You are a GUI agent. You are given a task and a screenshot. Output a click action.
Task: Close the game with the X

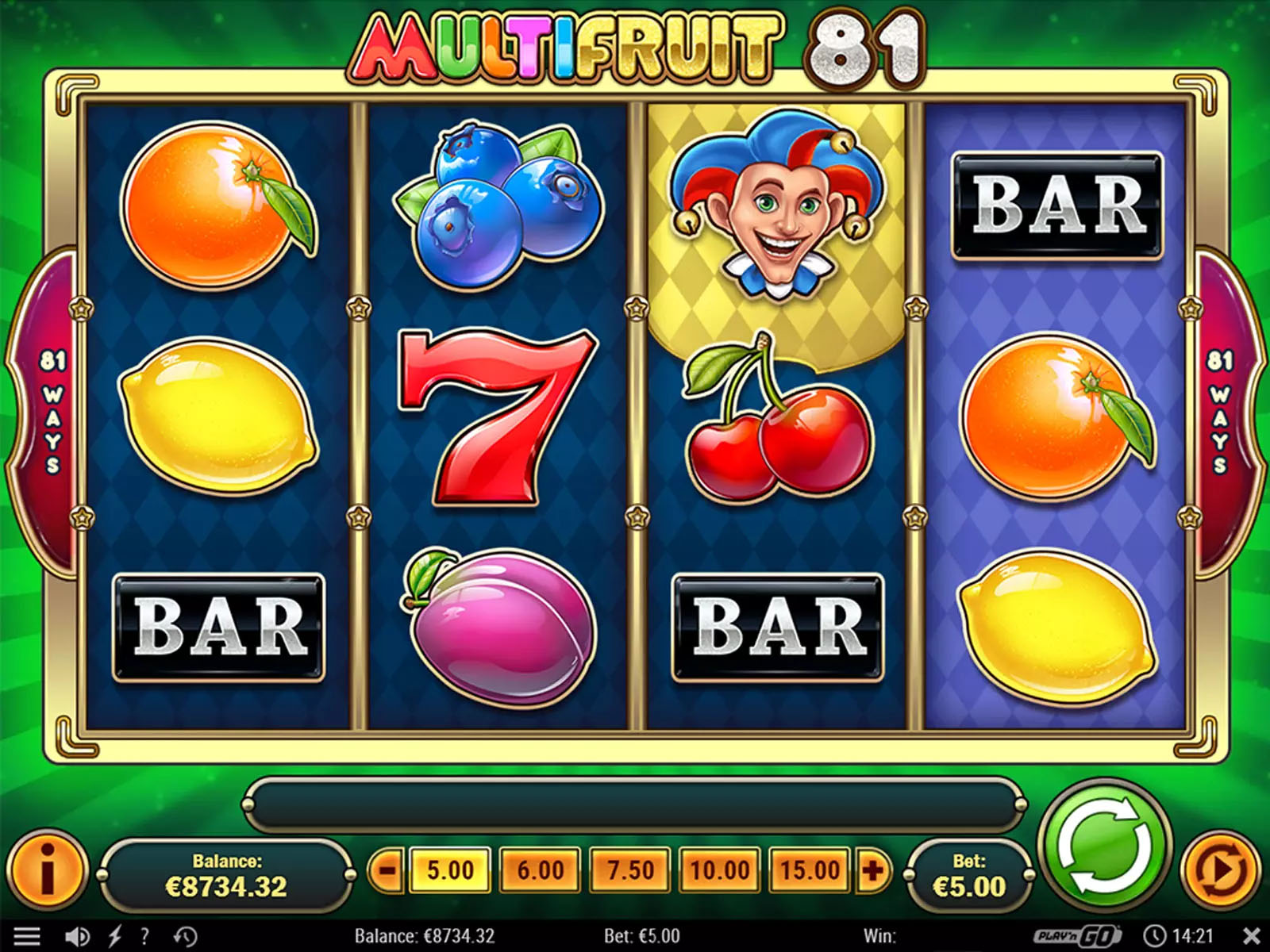tap(1251, 936)
